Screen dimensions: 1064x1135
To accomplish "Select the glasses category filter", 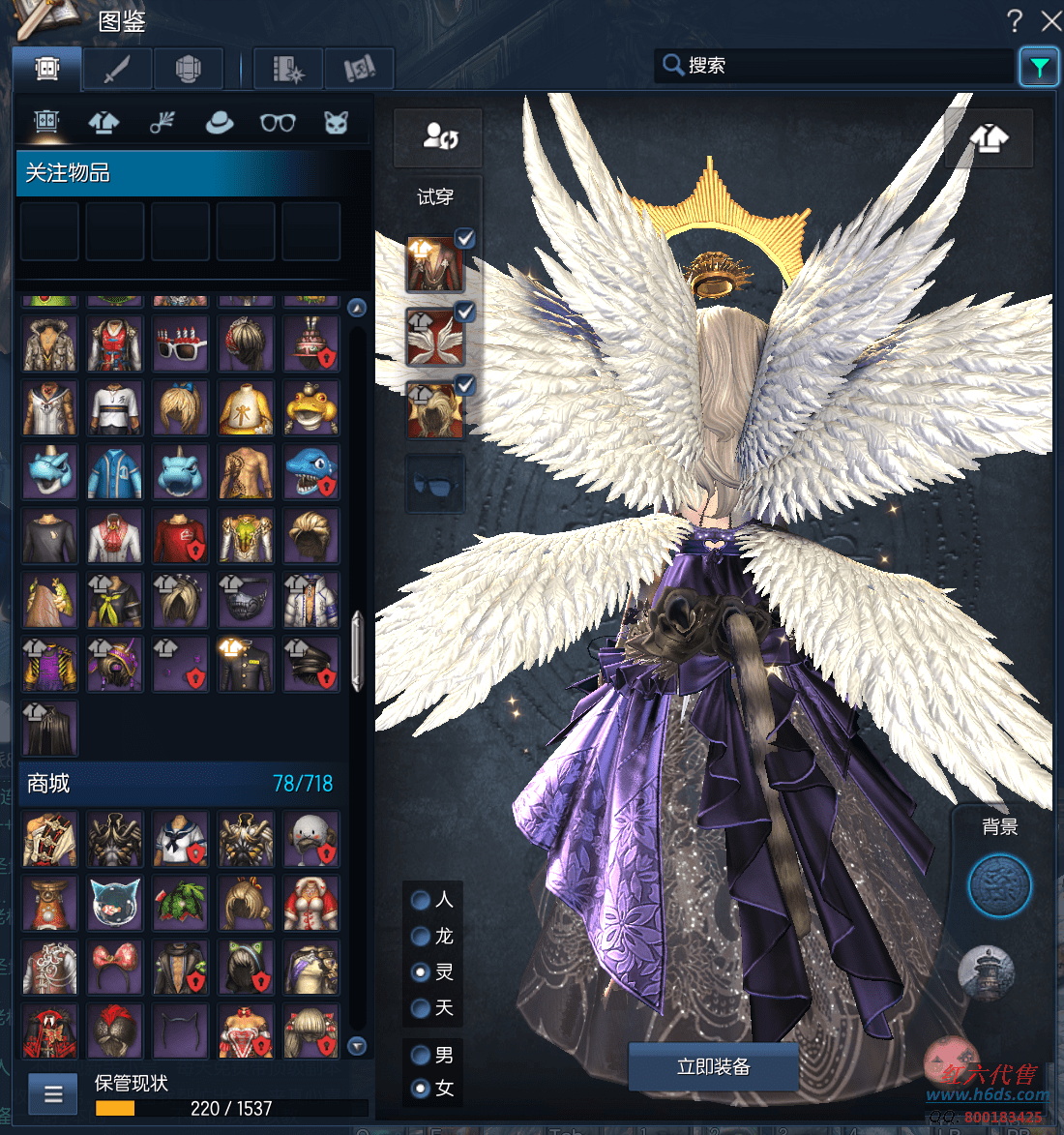I will tap(278, 123).
